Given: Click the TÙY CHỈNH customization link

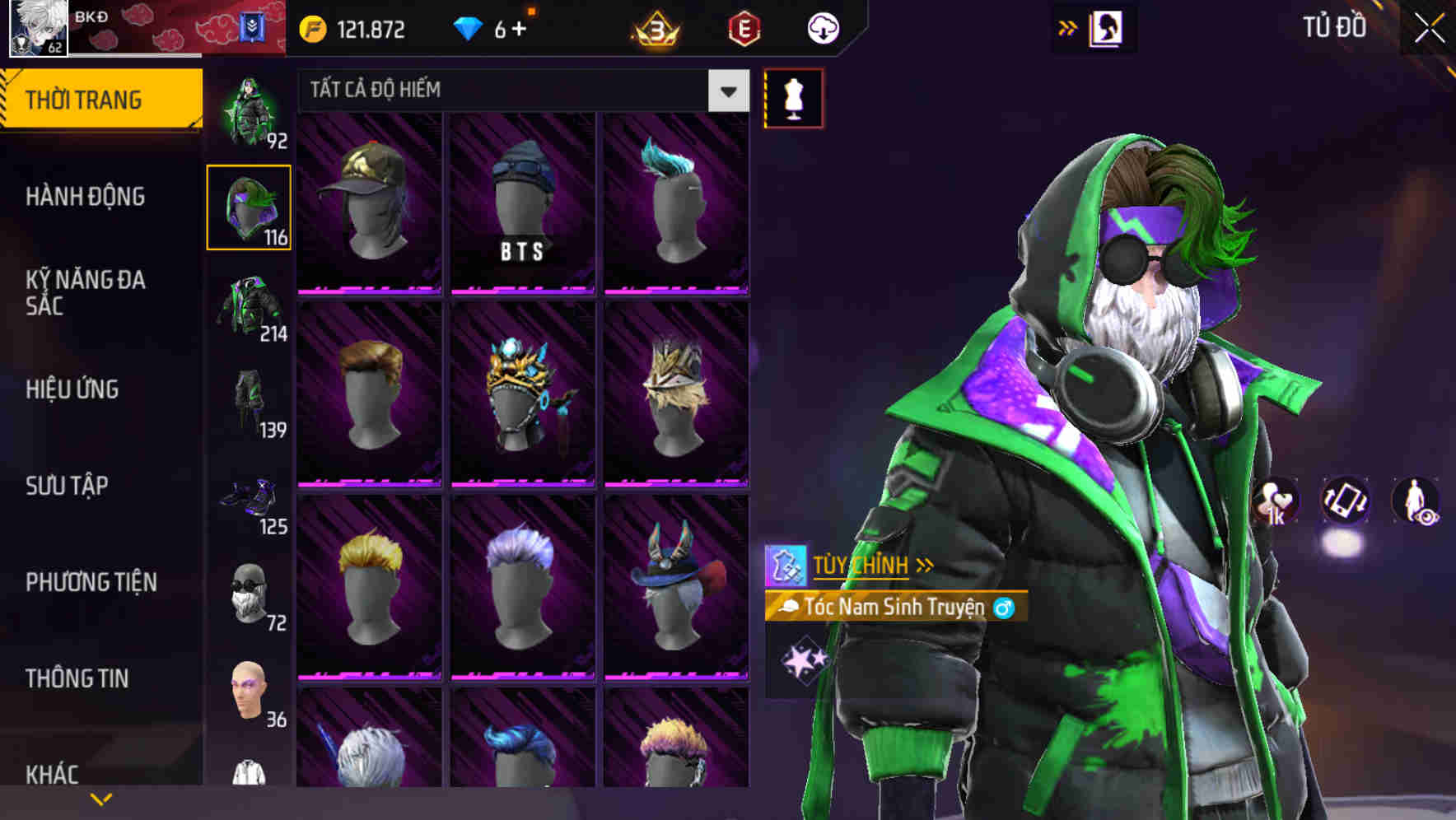Looking at the screenshot, I should point(861,565).
